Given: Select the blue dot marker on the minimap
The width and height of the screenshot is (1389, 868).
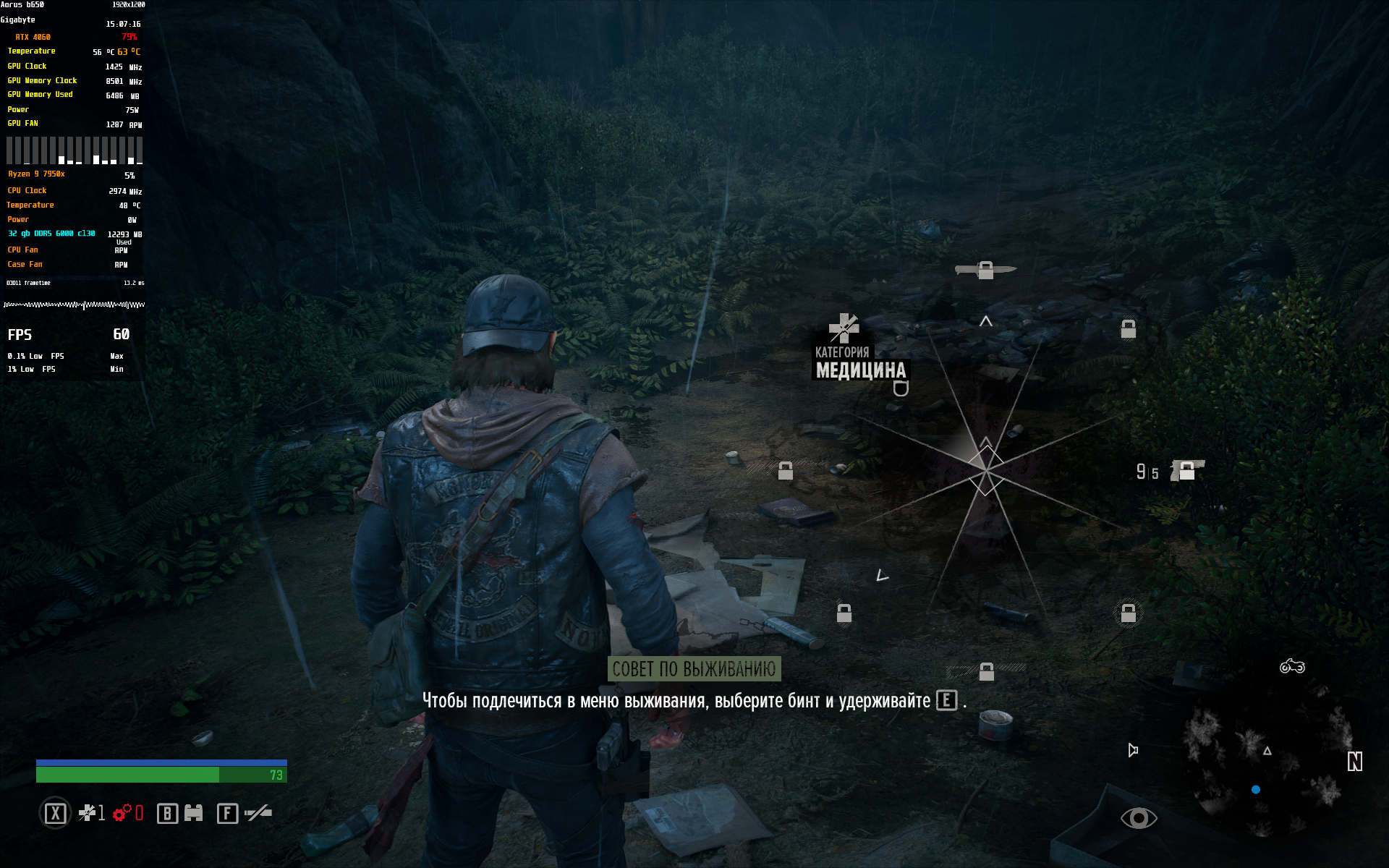Looking at the screenshot, I should (1256, 790).
